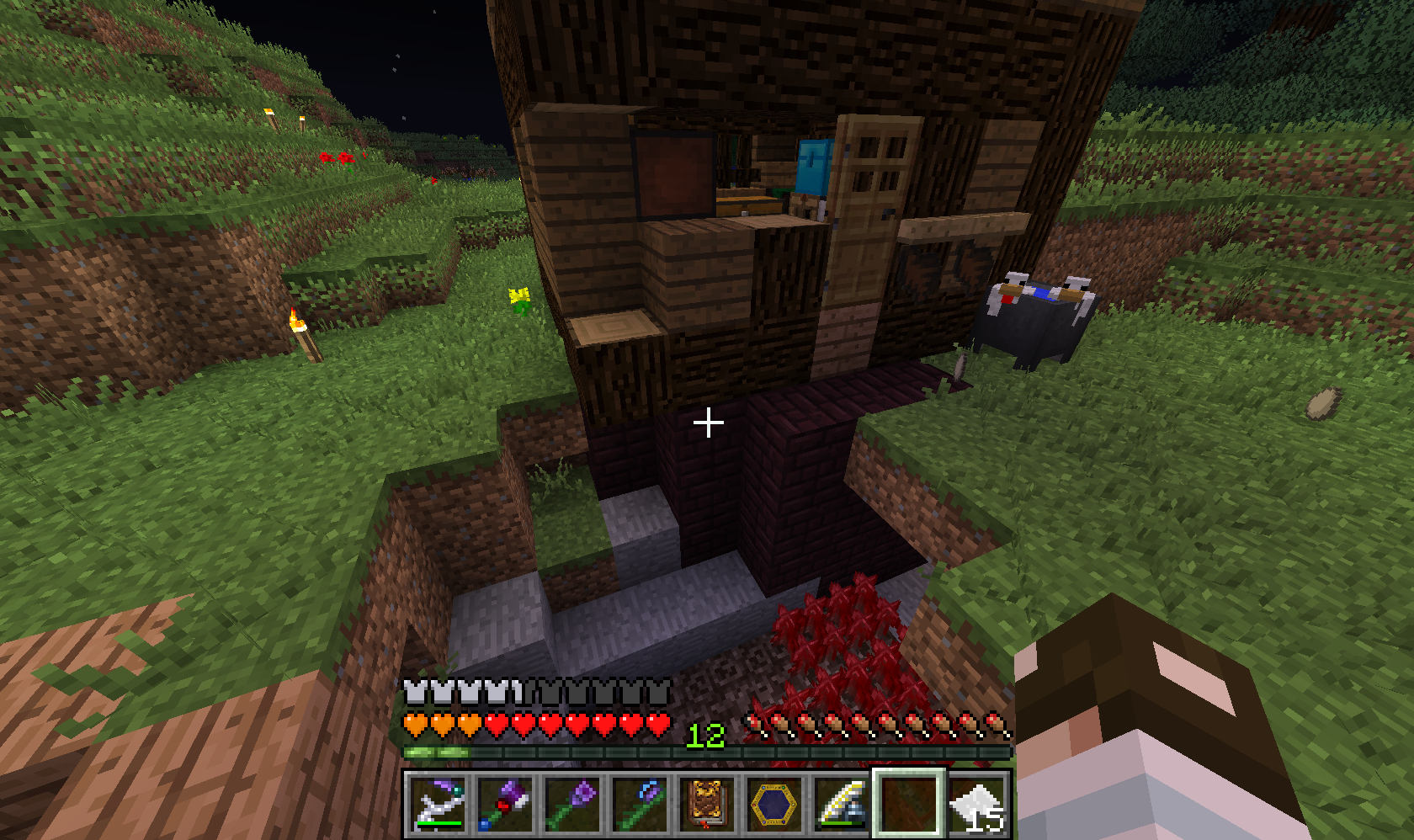Viewport: 1414px width, 840px height.
Task: Click the highlighted empty hotbar slot
Action: pyautogui.click(x=909, y=805)
